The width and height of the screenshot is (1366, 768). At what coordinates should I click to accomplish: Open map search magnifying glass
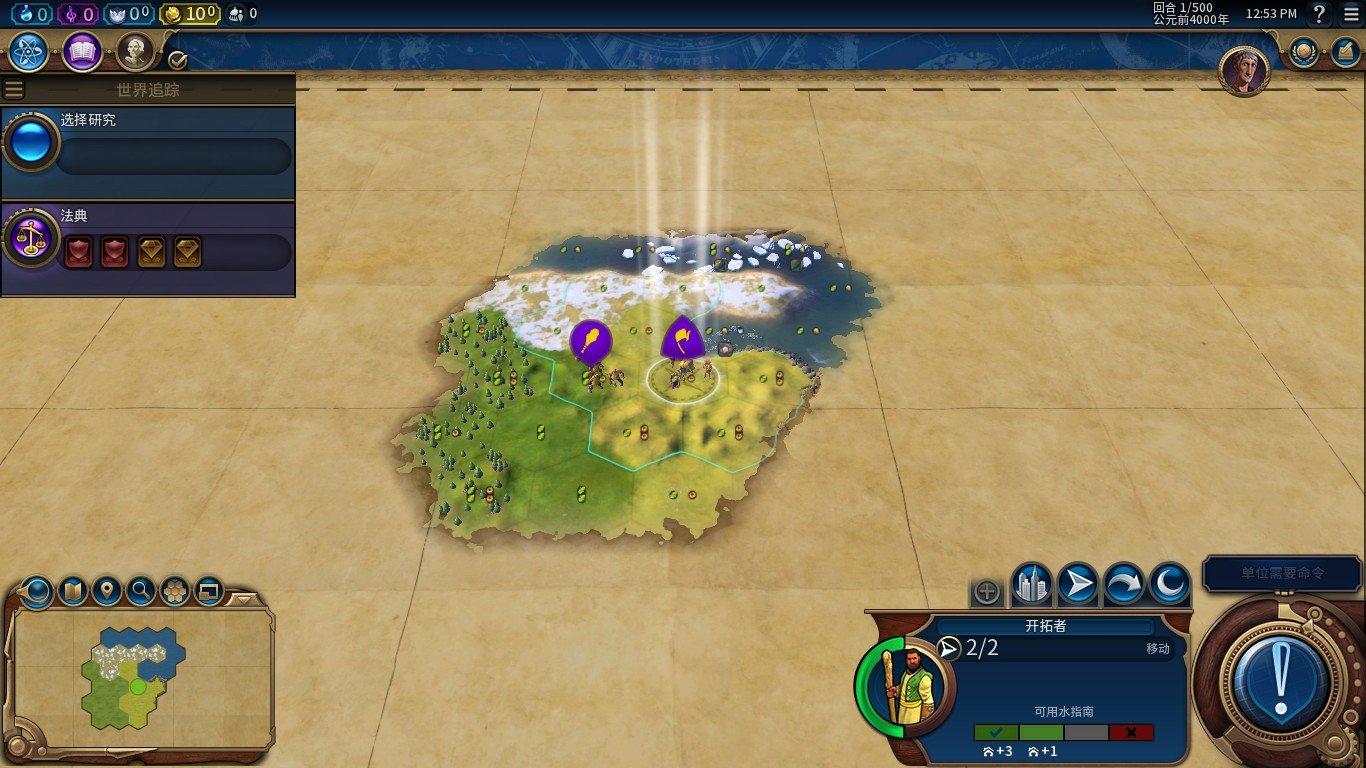pyautogui.click(x=141, y=591)
